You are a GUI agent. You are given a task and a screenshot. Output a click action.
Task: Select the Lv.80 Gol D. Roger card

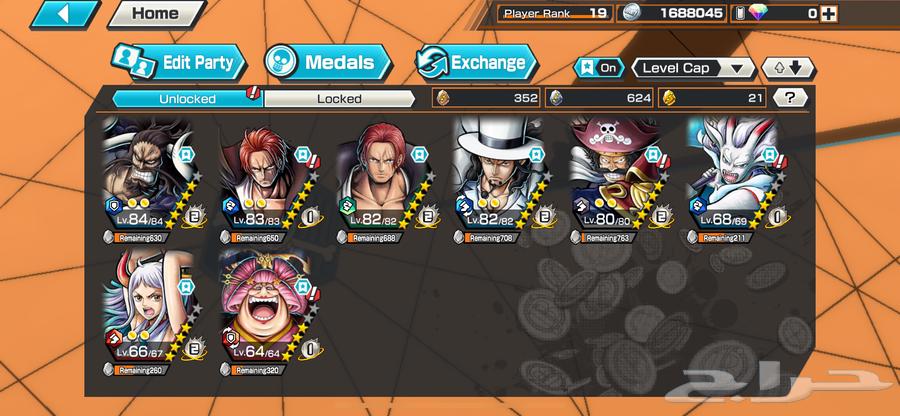pos(613,178)
